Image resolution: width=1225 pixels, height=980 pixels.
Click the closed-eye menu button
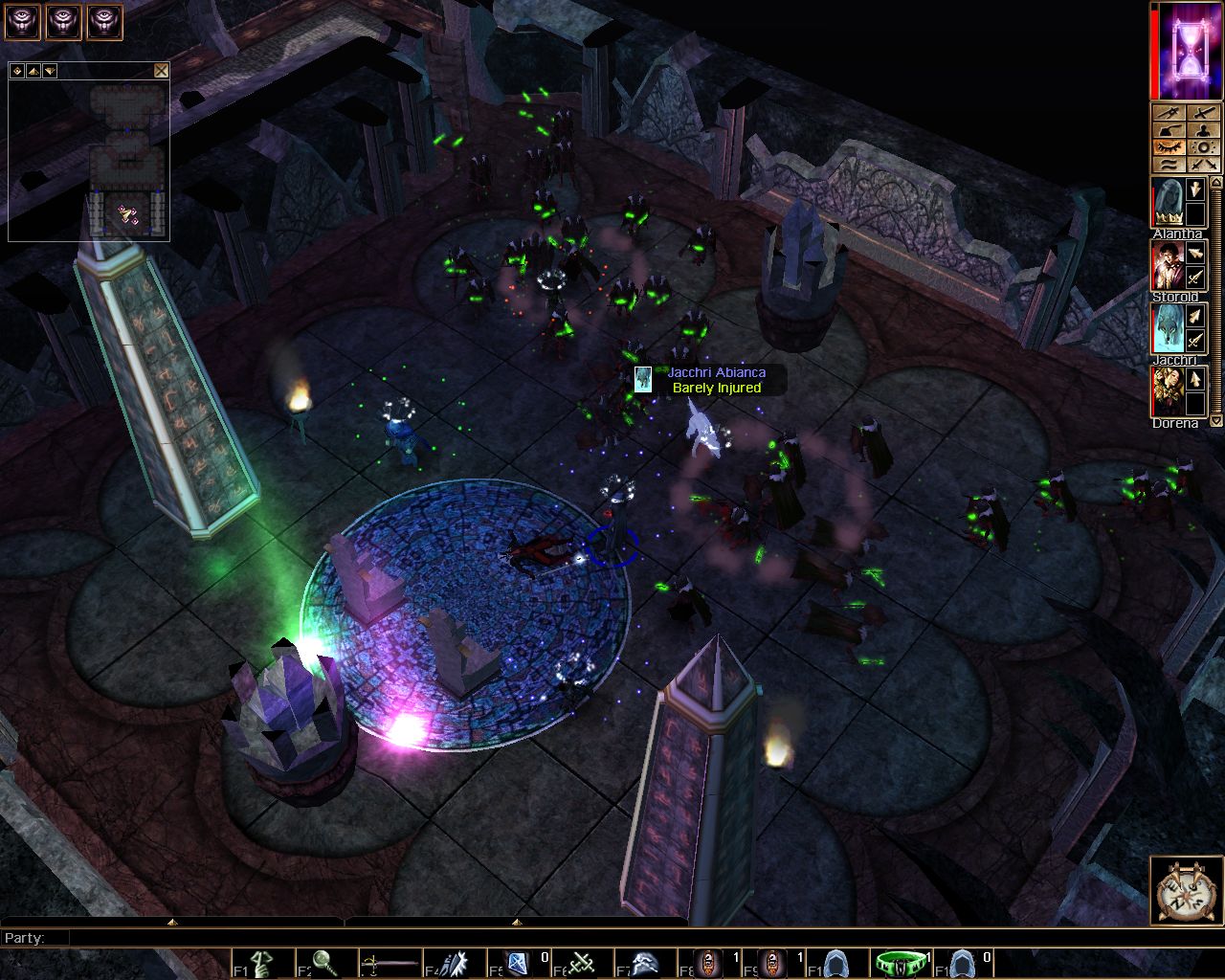pos(1169,147)
